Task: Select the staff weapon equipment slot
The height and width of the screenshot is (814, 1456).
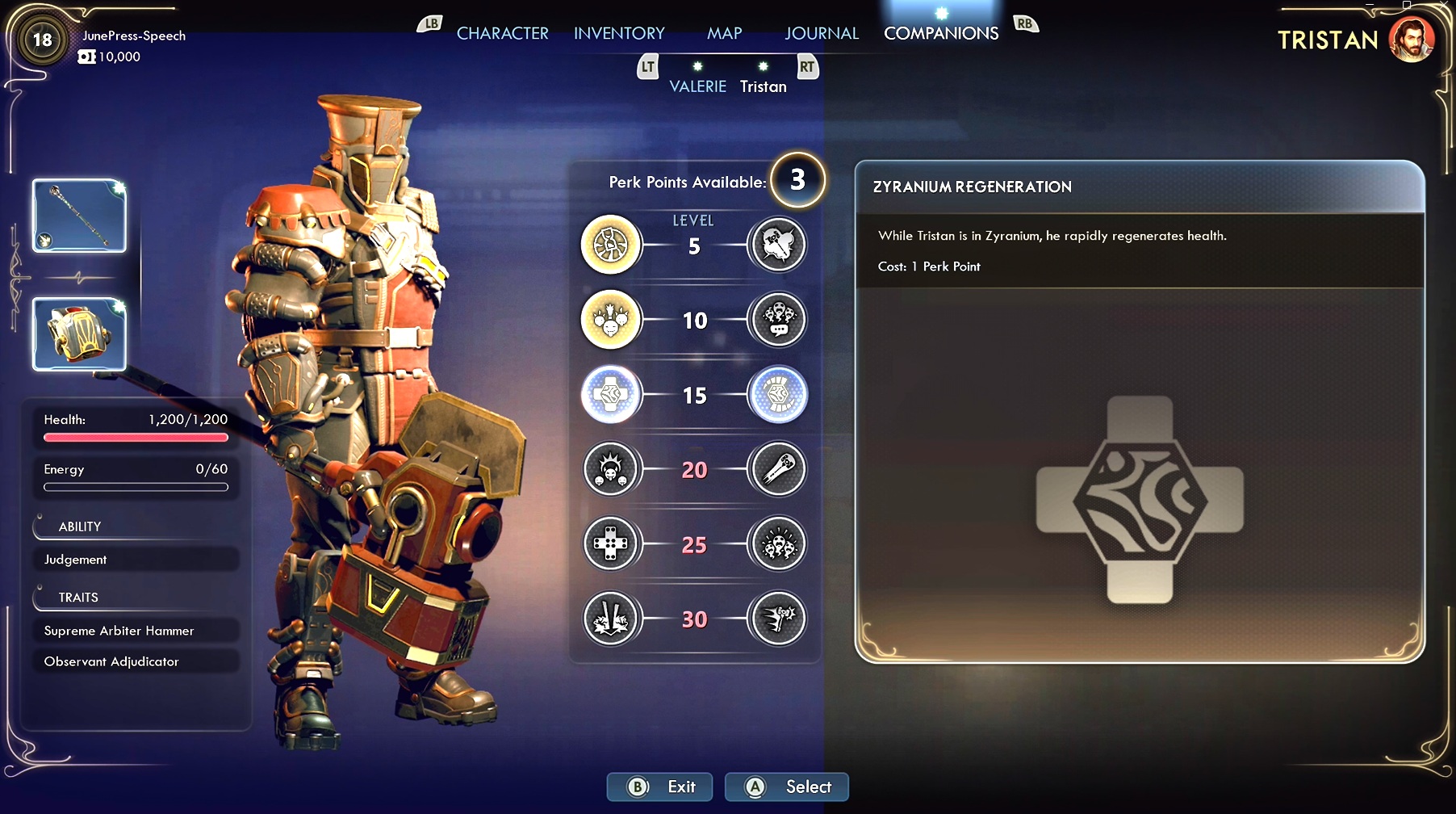Action: click(x=79, y=216)
